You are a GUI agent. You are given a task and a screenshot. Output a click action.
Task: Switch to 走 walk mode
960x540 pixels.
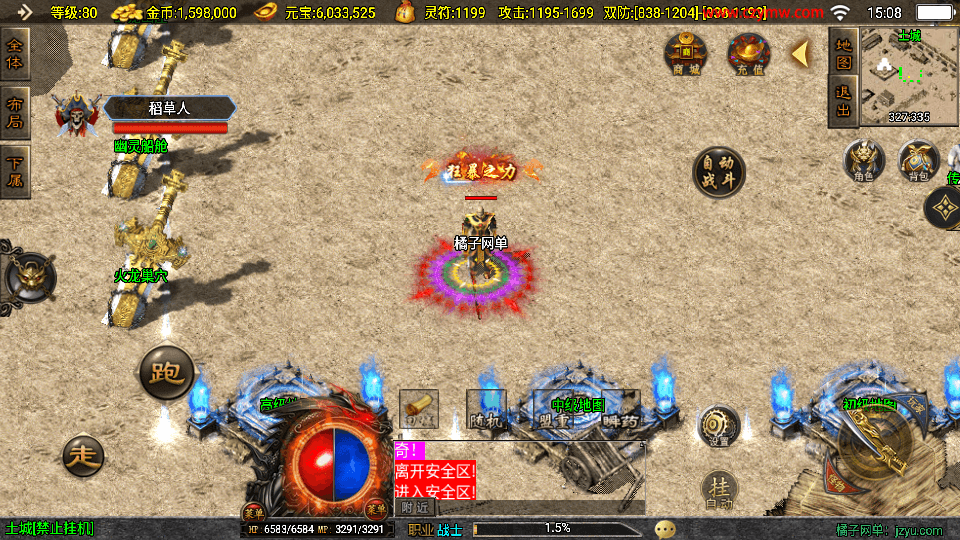pyautogui.click(x=83, y=456)
